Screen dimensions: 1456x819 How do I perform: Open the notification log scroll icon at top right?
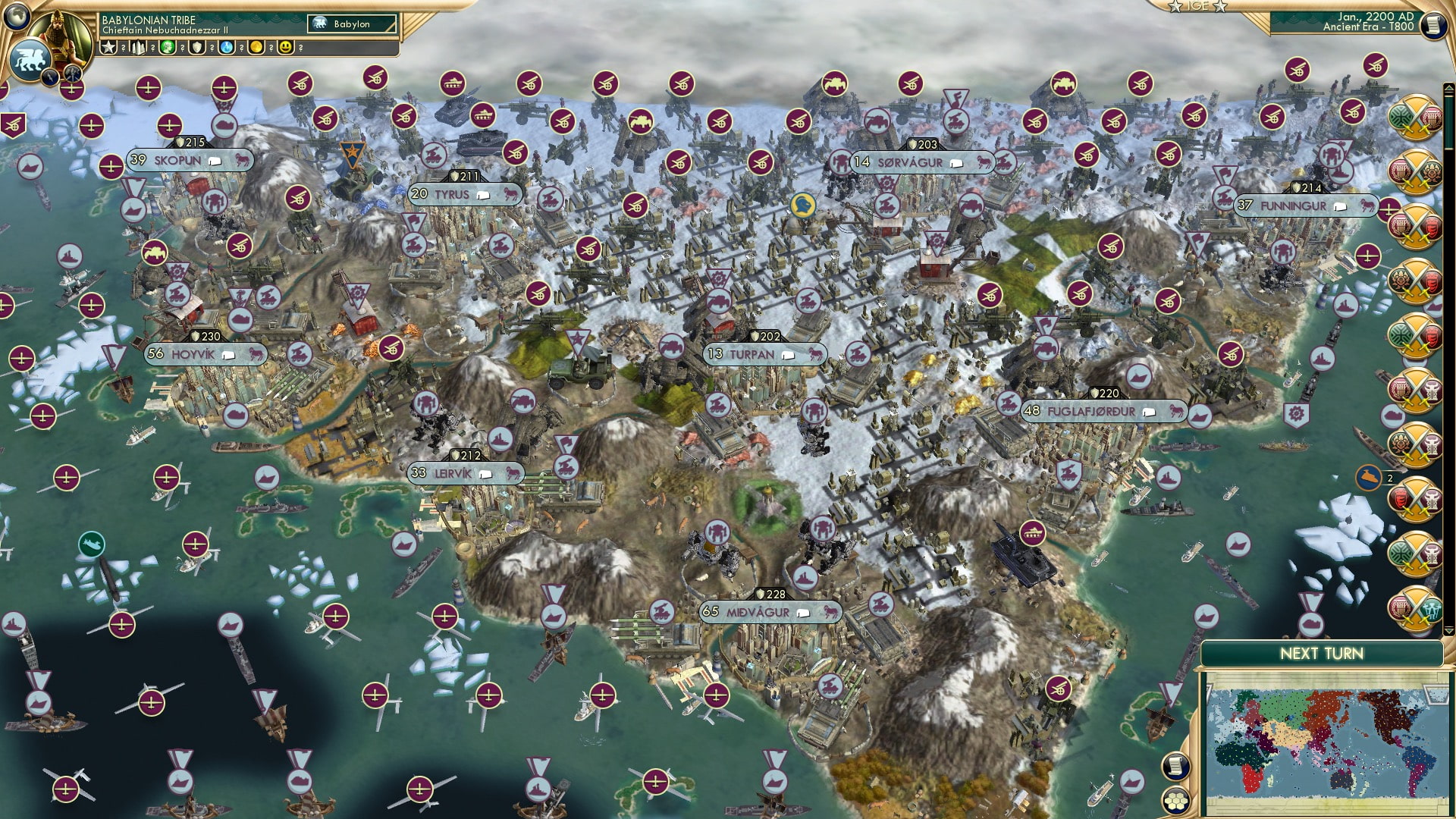(1436, 25)
